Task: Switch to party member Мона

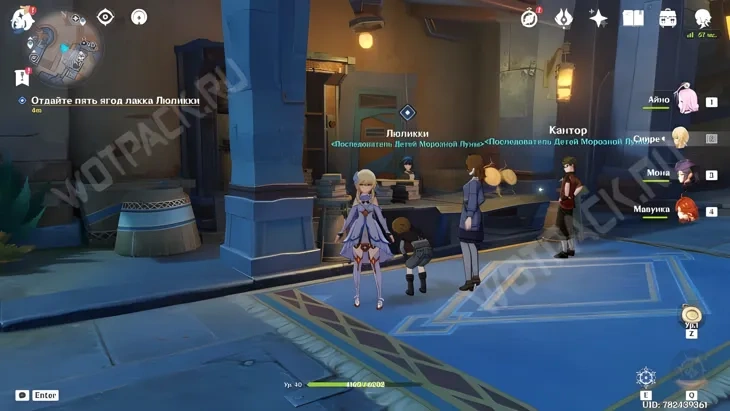Action: click(686, 173)
